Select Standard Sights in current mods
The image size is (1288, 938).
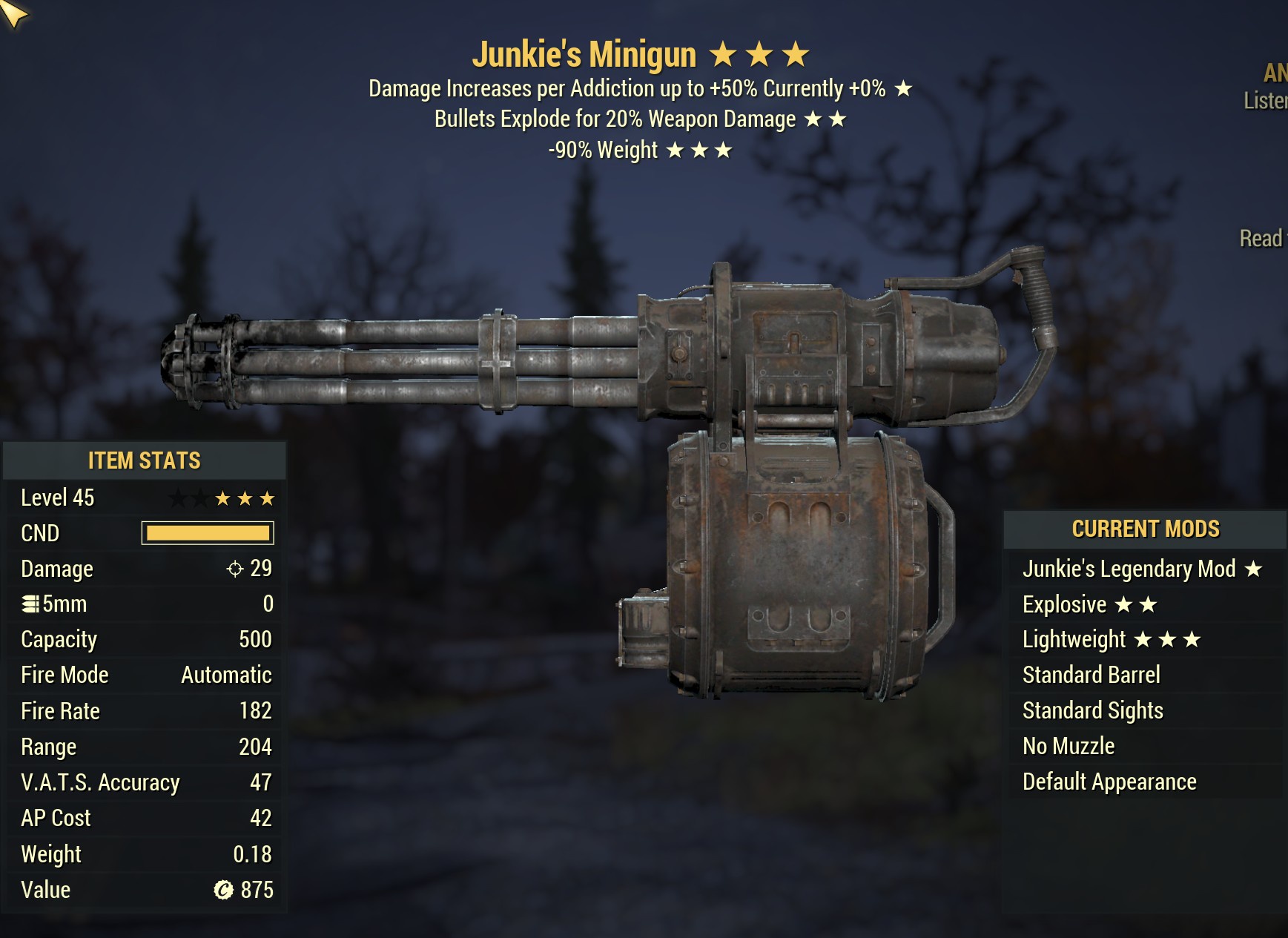pyautogui.click(x=1092, y=710)
